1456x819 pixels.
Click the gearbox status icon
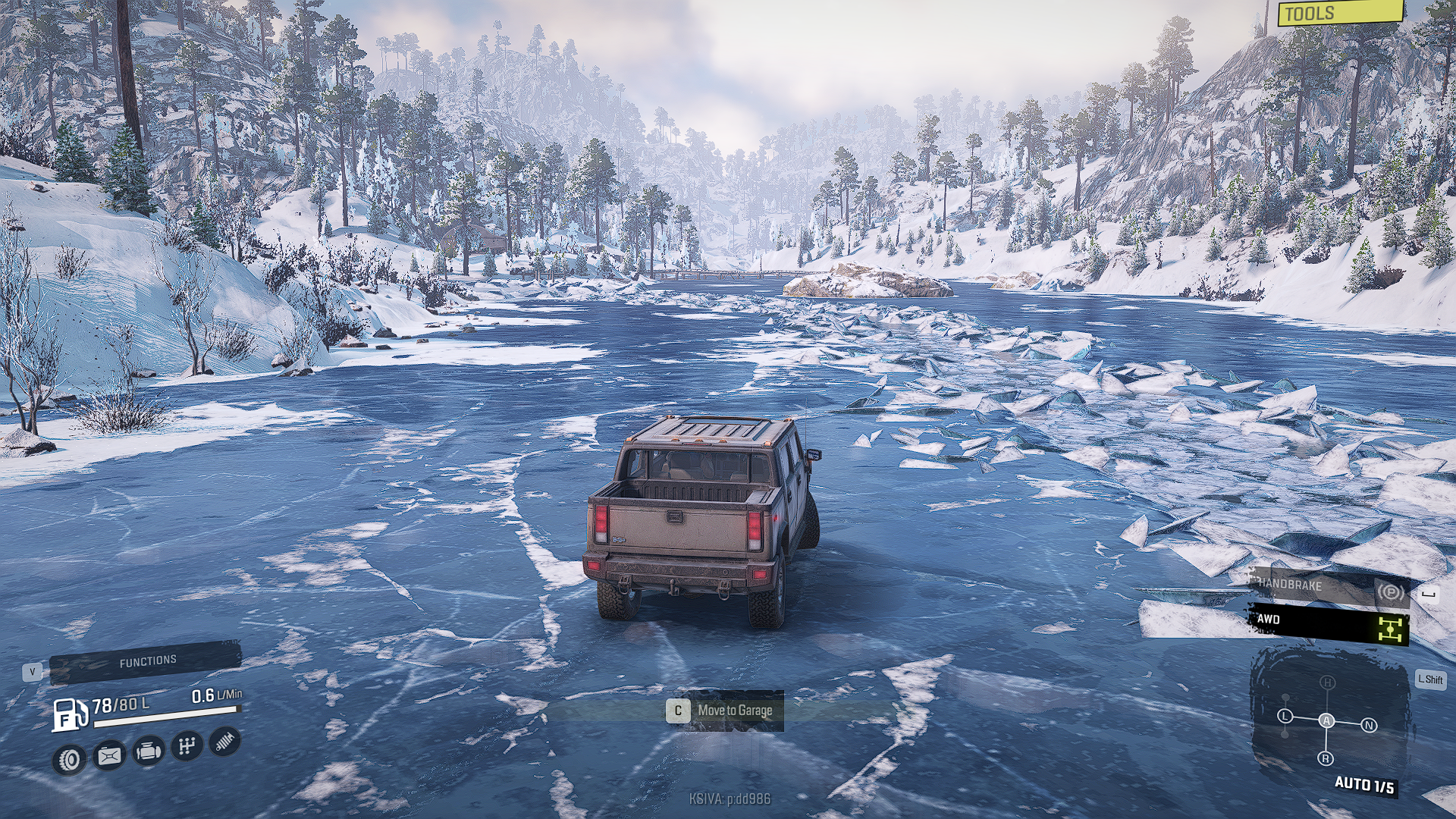pos(186,746)
